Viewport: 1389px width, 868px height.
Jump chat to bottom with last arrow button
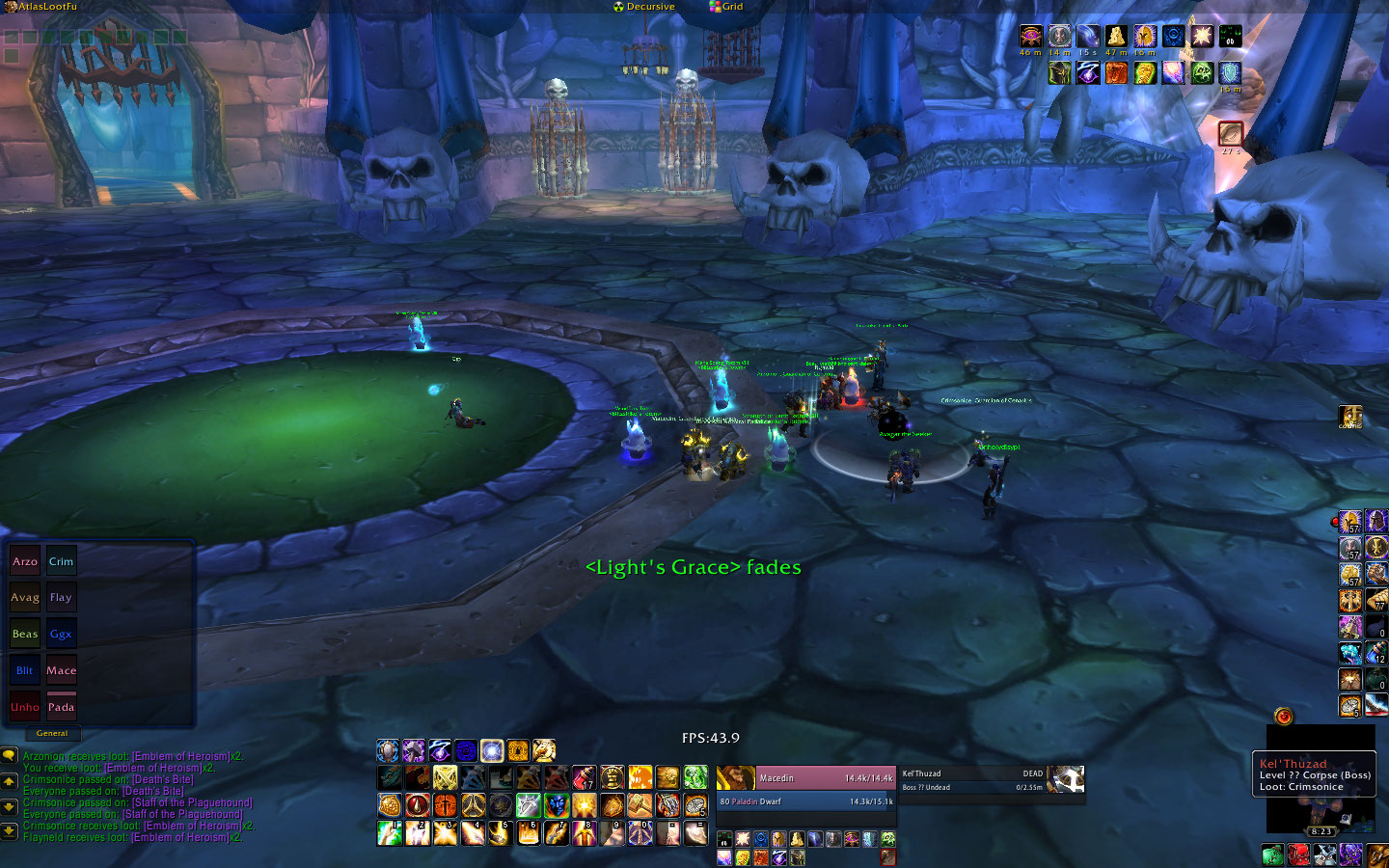pos(10,830)
